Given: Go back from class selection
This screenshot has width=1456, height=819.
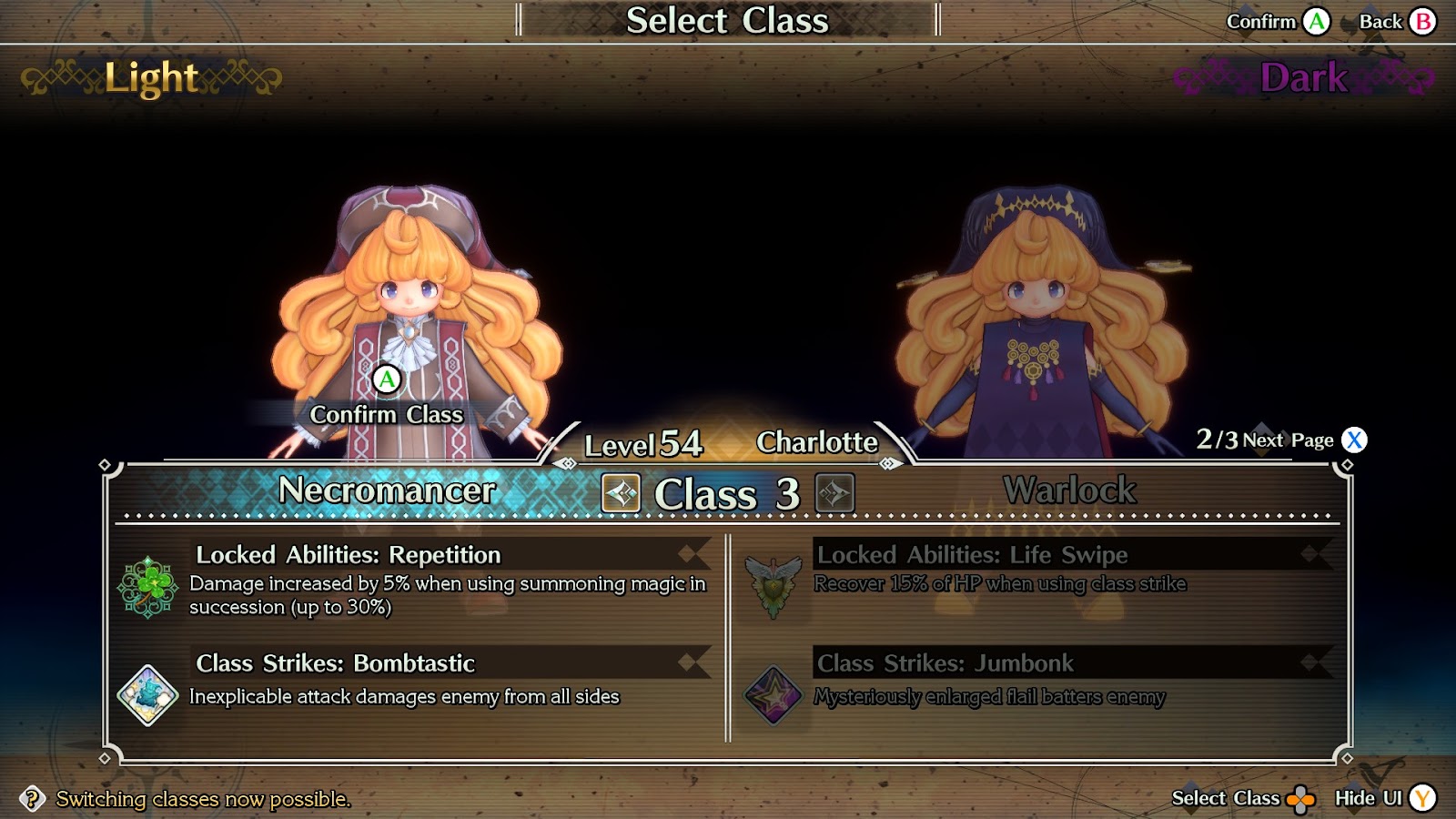Looking at the screenshot, I should pyautogui.click(x=1423, y=22).
